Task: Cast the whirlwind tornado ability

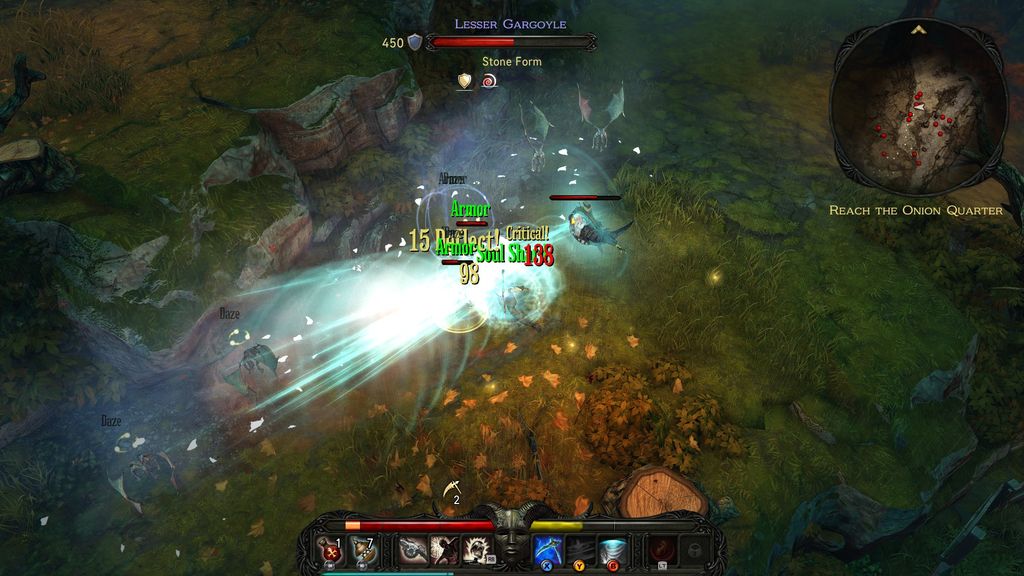Action: point(612,549)
